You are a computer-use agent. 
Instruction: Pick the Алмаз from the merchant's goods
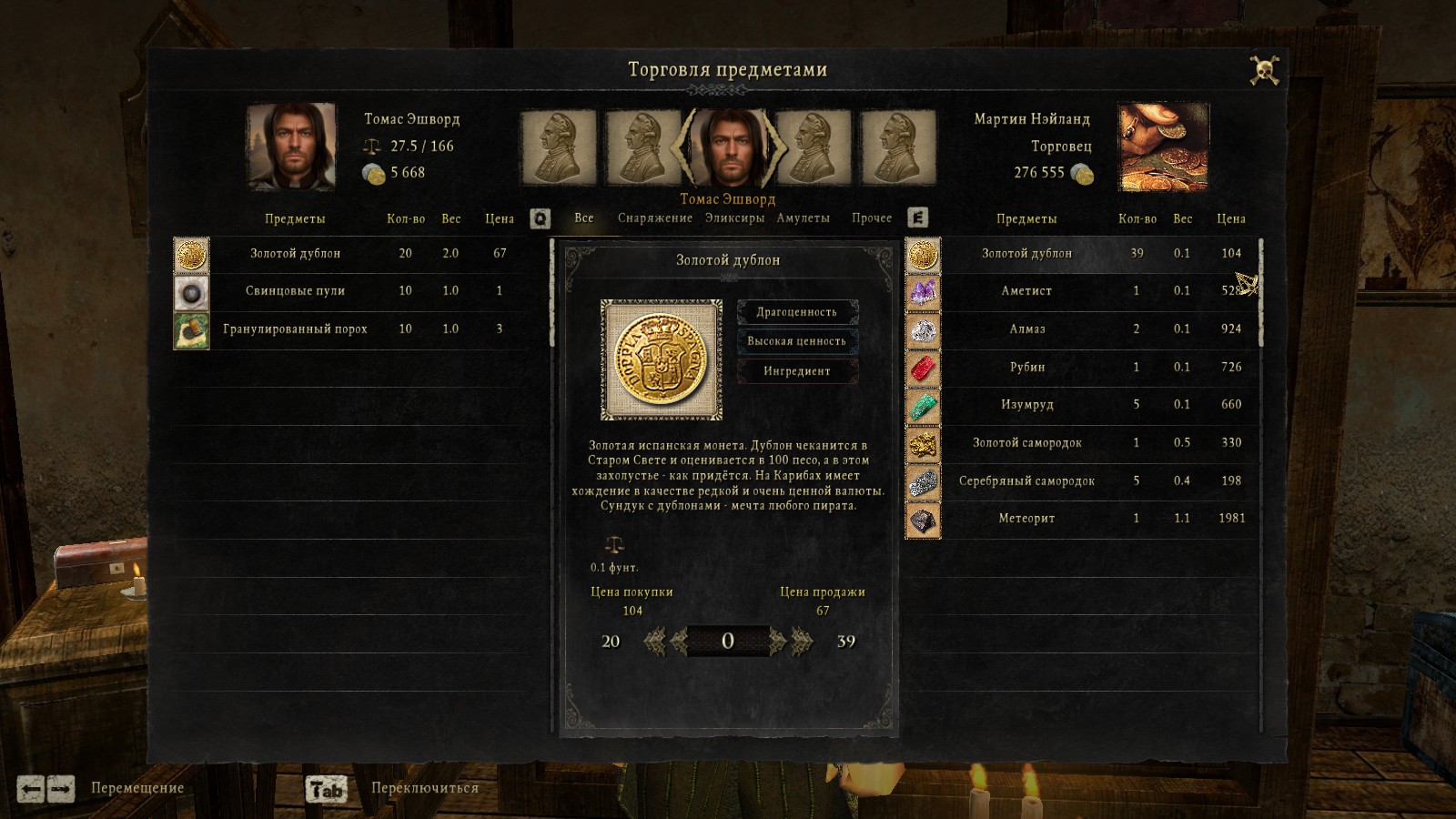pos(1026,329)
